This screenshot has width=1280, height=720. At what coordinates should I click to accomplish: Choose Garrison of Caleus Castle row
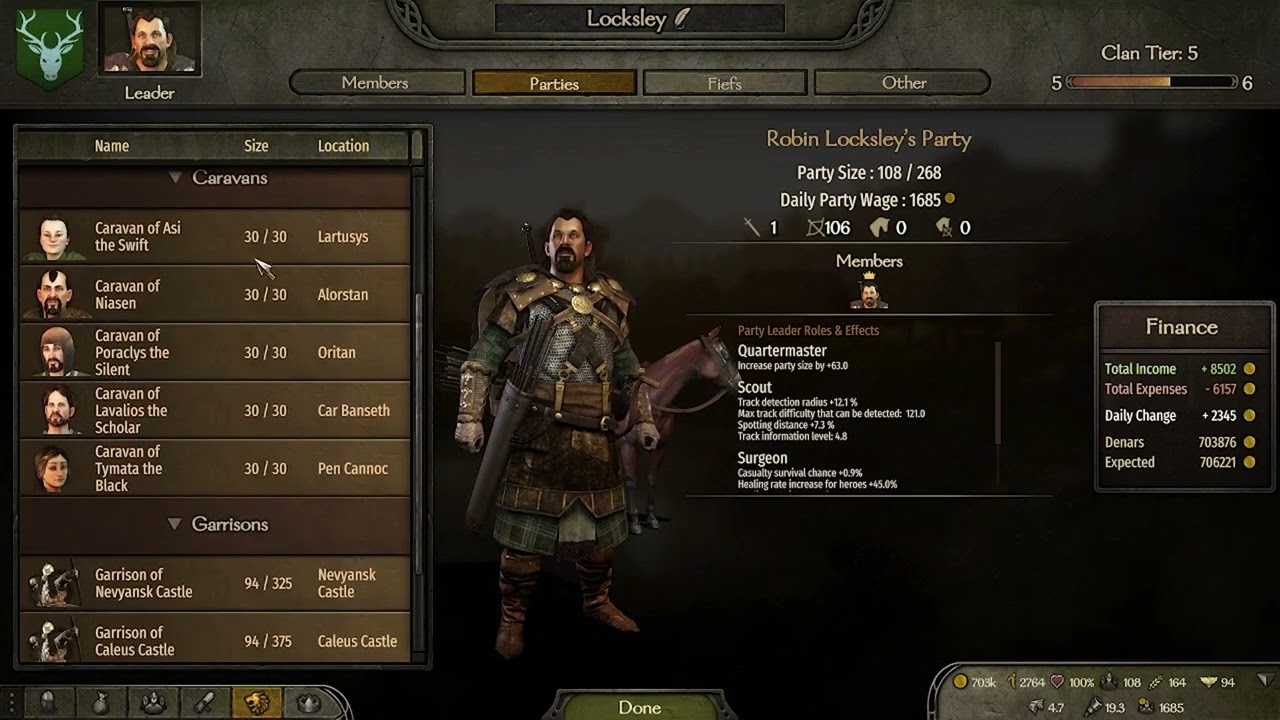[x=215, y=641]
